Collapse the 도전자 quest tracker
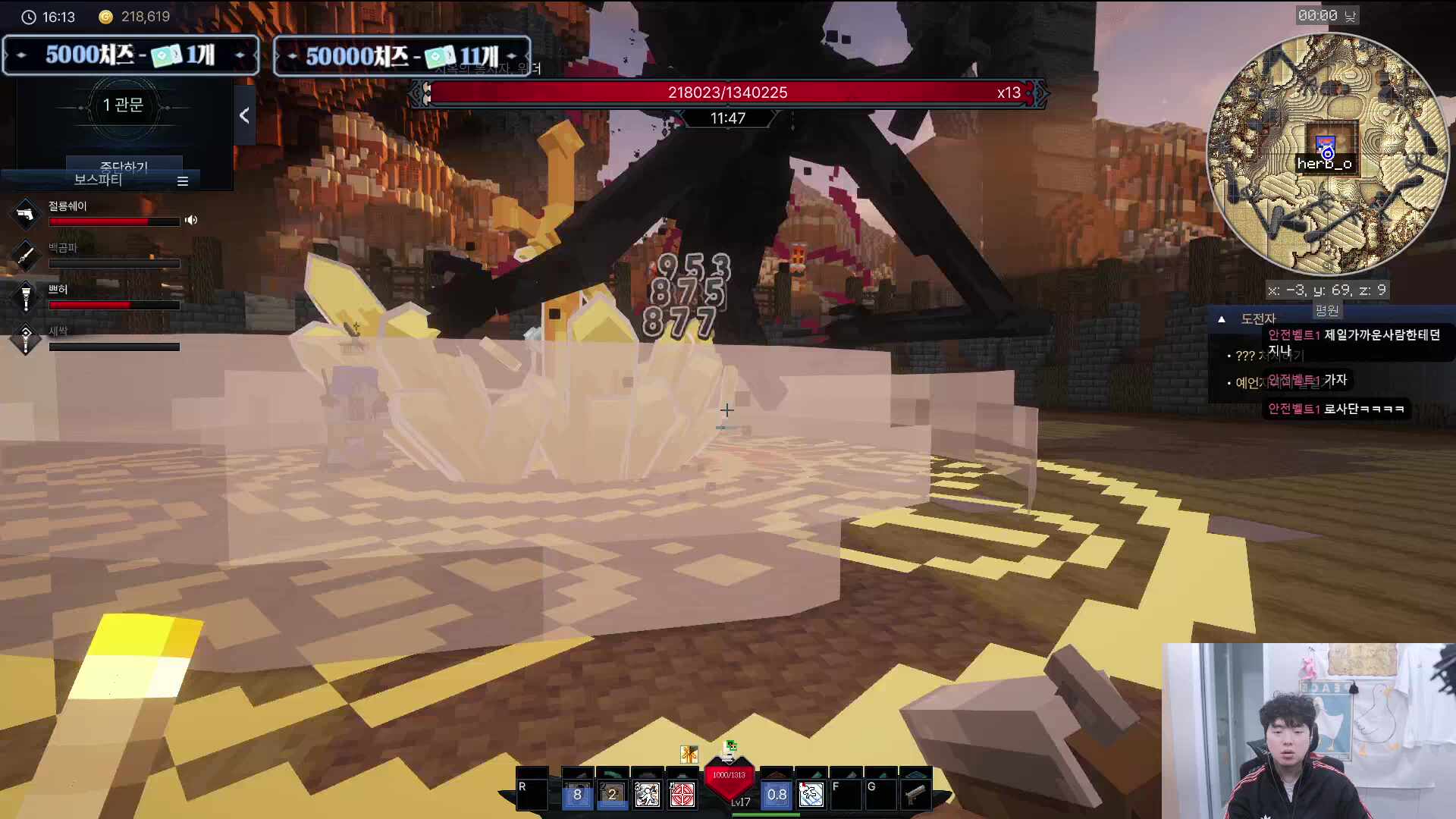 1222,319
